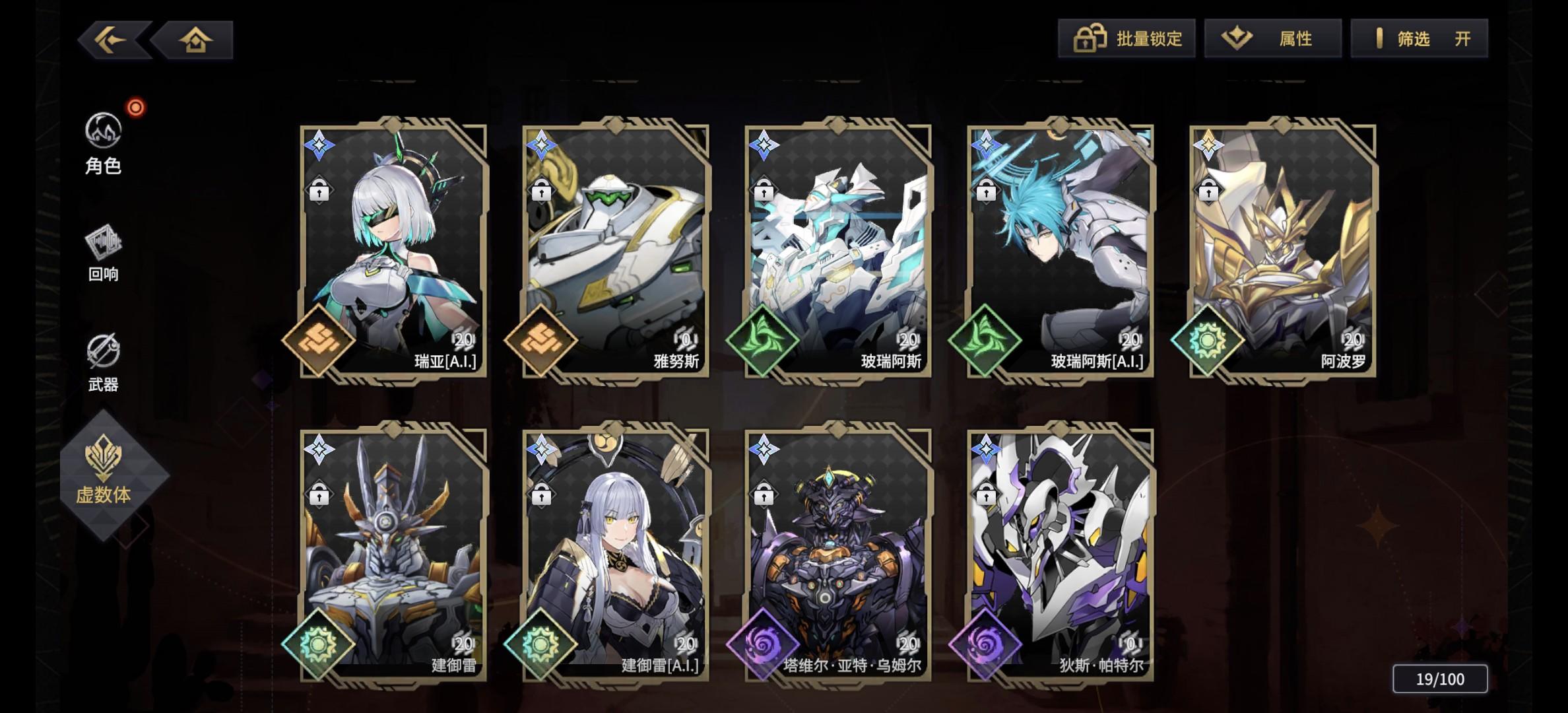Click the Home icon in the top bar
This screenshot has height=713, width=1568.
click(x=197, y=40)
